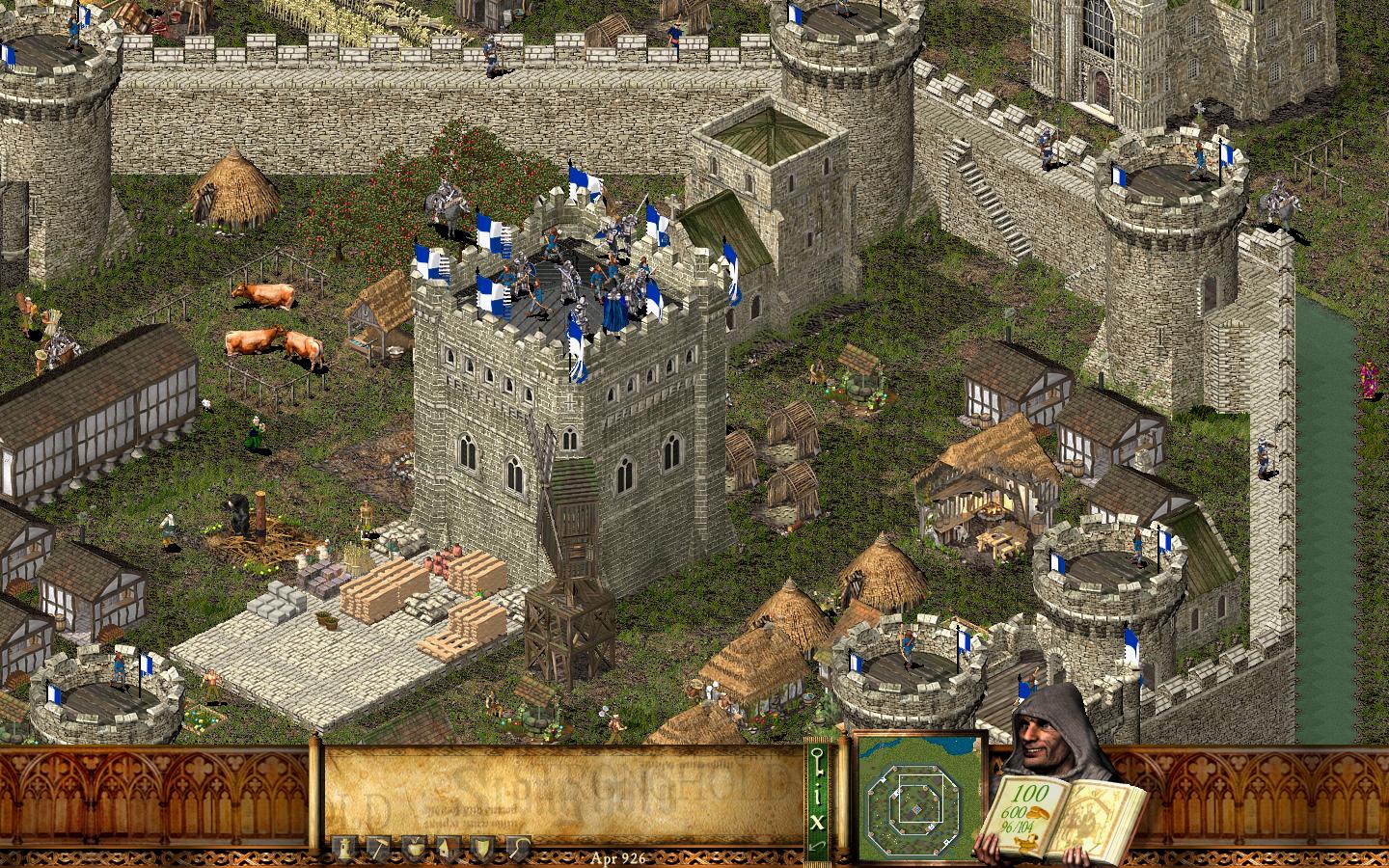Use the undo arrow button

coord(817,845)
